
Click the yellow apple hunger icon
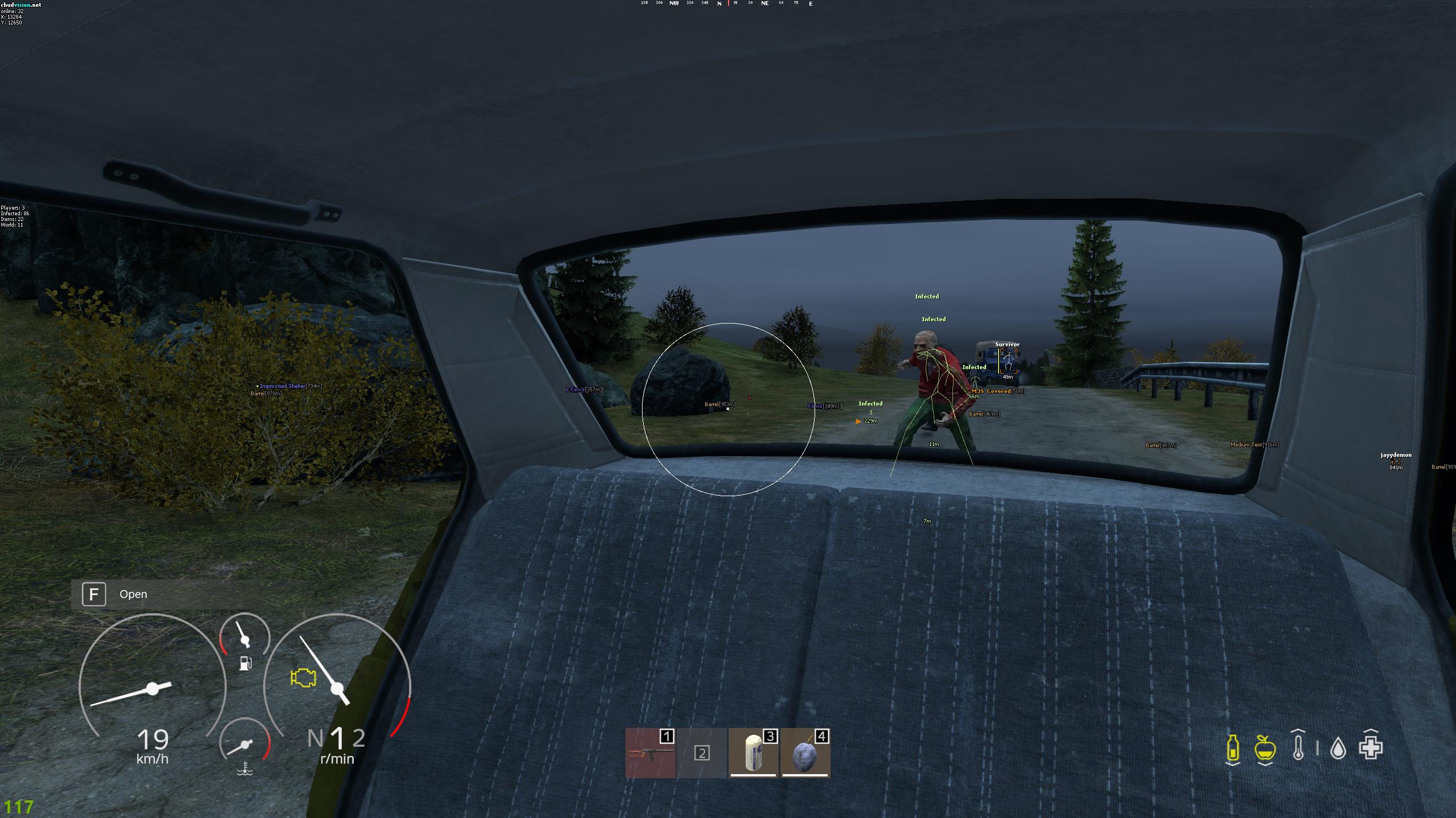[1264, 748]
